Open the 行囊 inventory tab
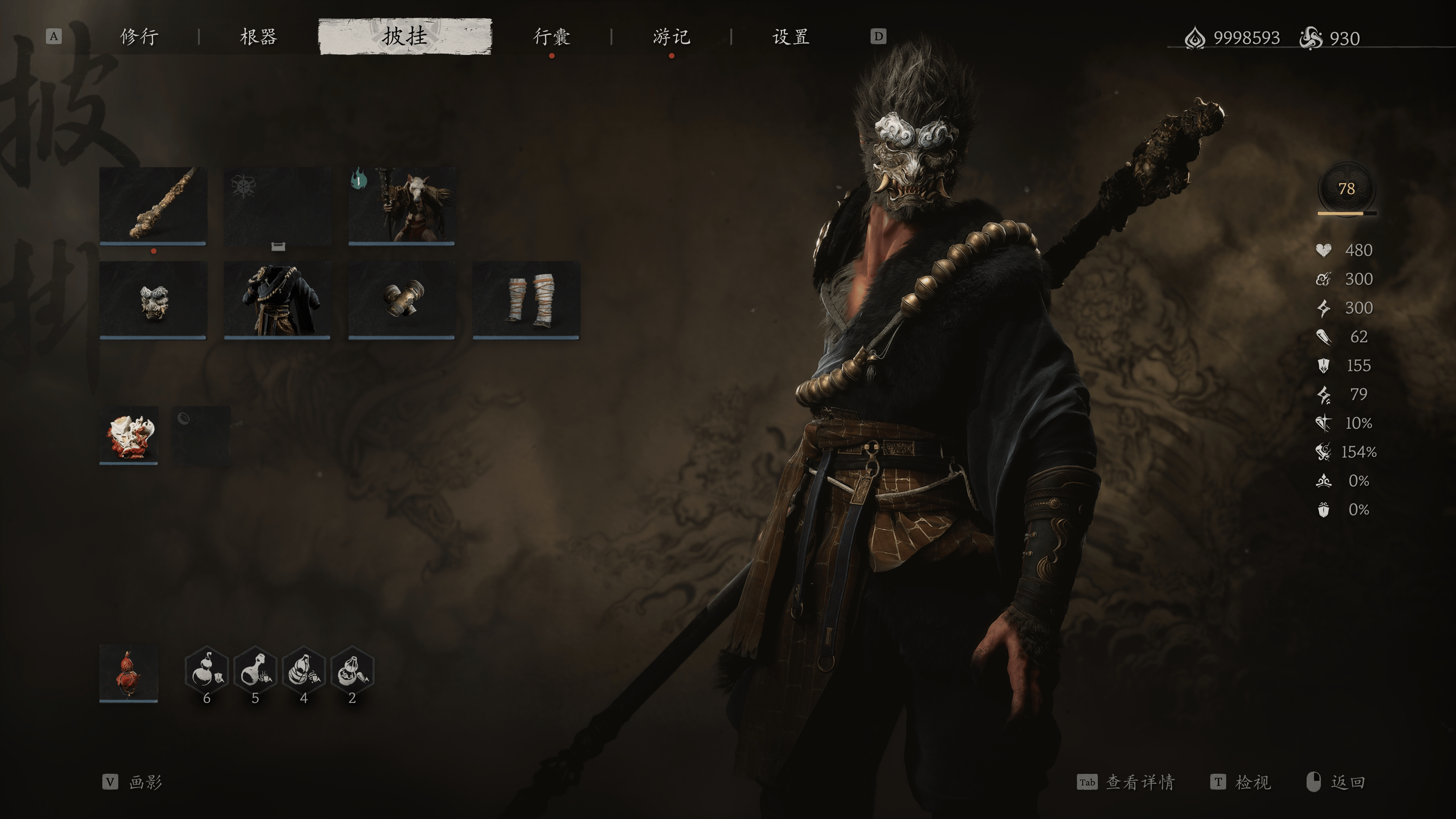Screen dimensions: 1456x819 pos(552,37)
